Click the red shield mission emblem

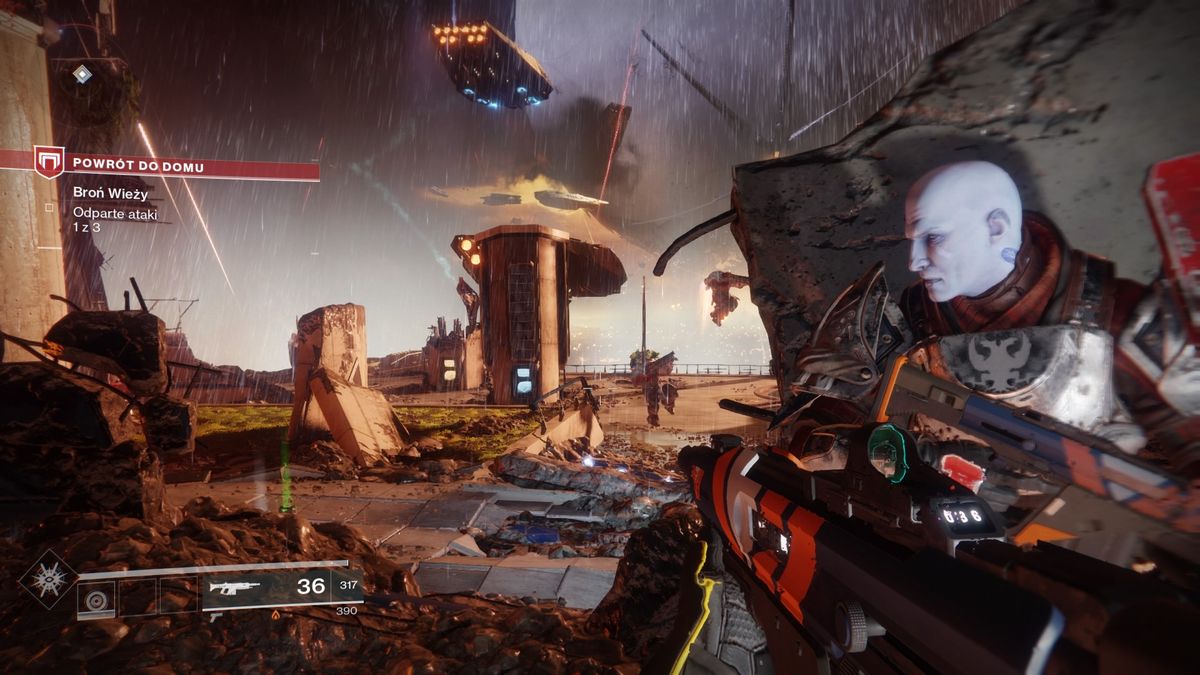[49, 161]
